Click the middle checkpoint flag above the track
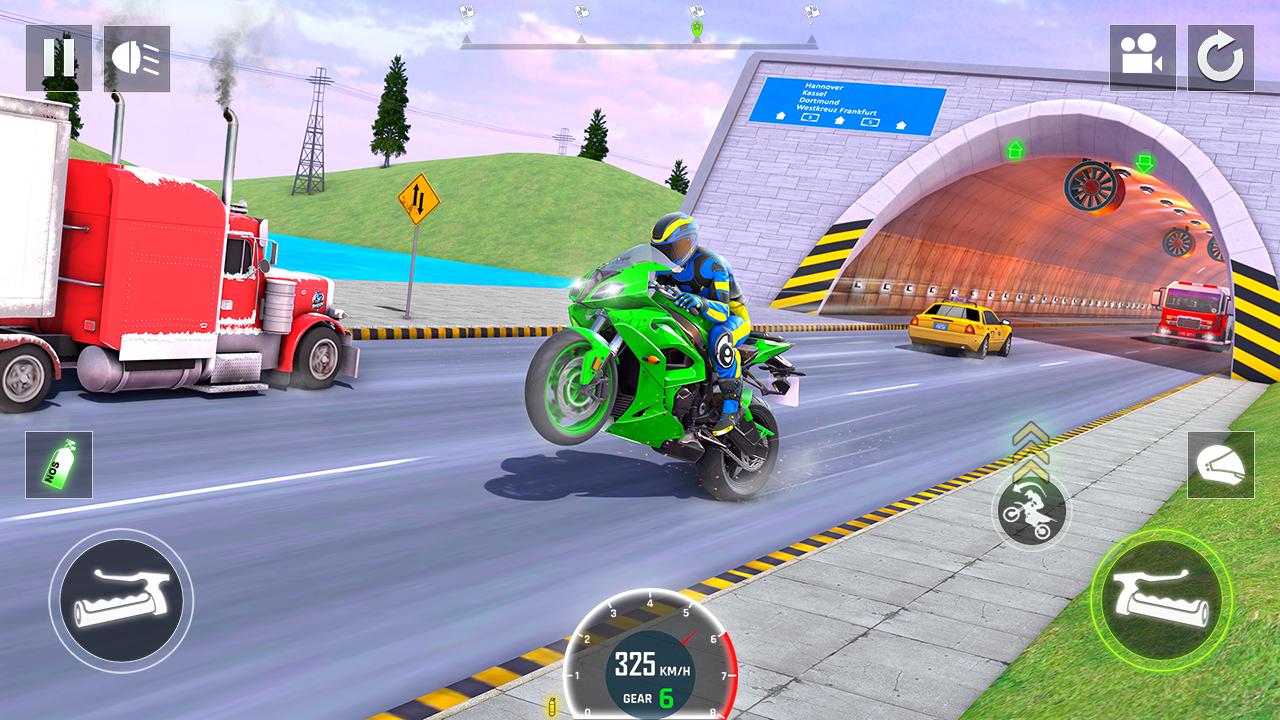1280x720 pixels. point(580,10)
